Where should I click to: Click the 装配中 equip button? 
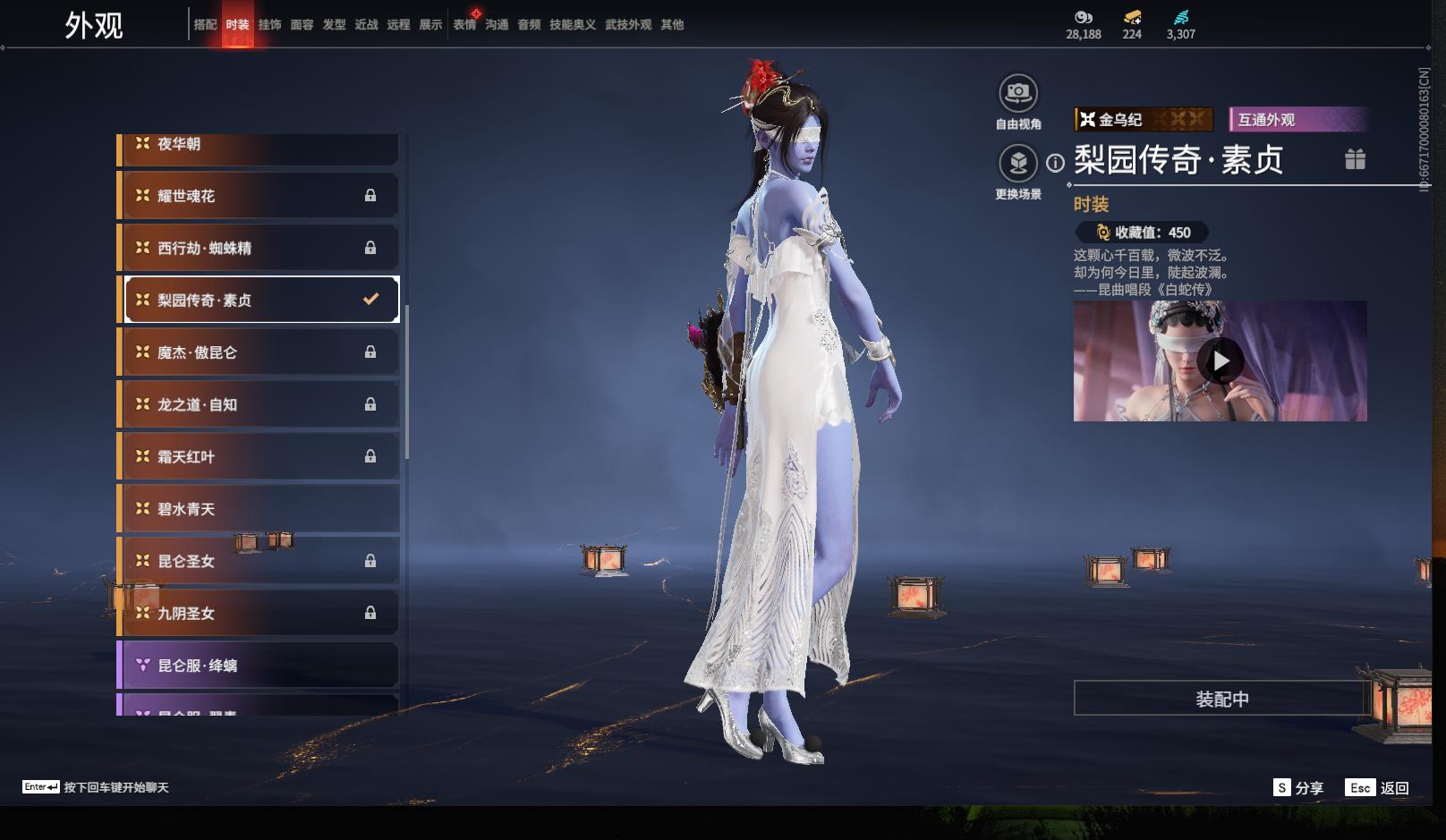point(1221,699)
